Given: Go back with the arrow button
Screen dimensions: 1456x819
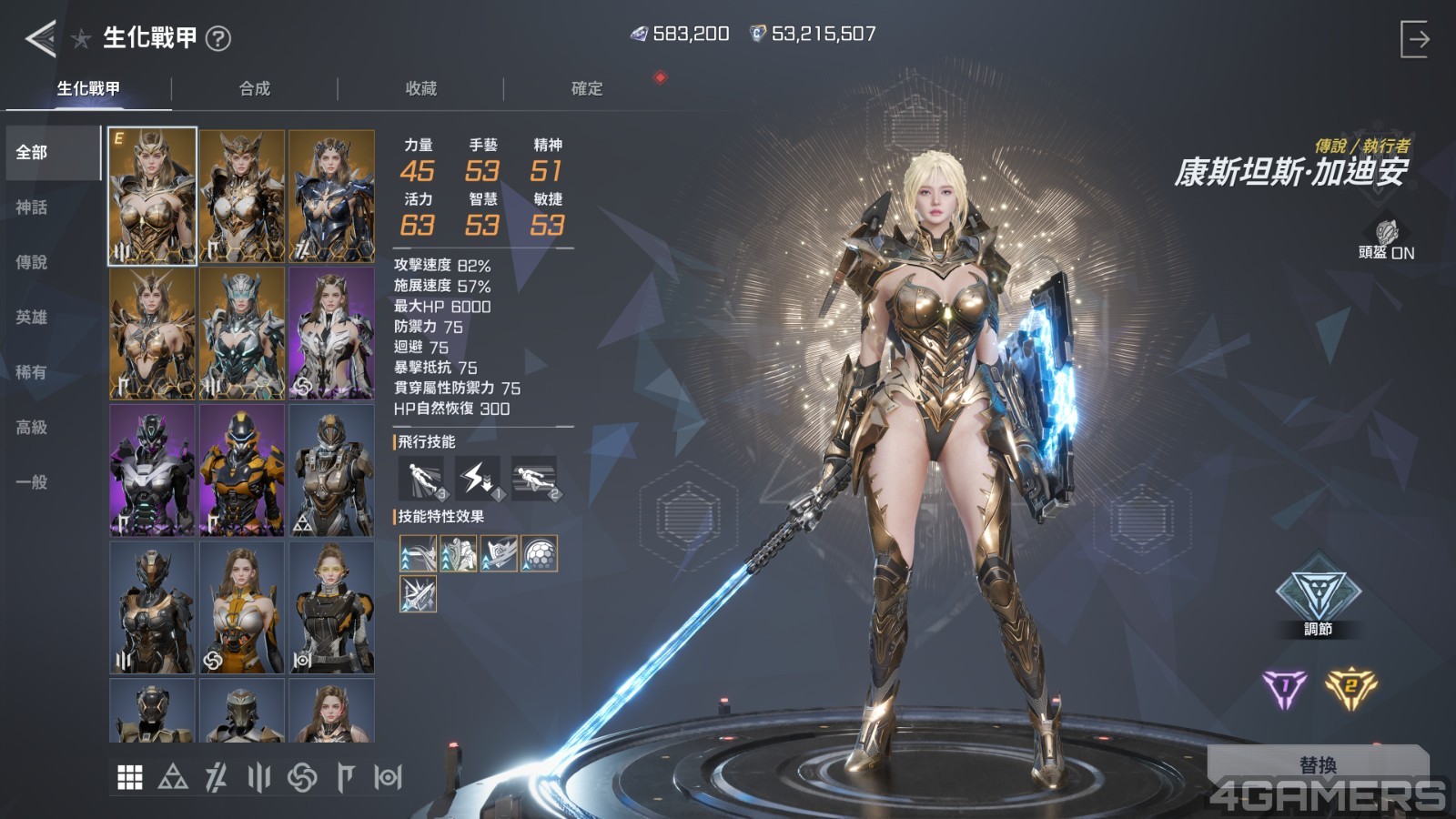Looking at the screenshot, I should coord(41,38).
